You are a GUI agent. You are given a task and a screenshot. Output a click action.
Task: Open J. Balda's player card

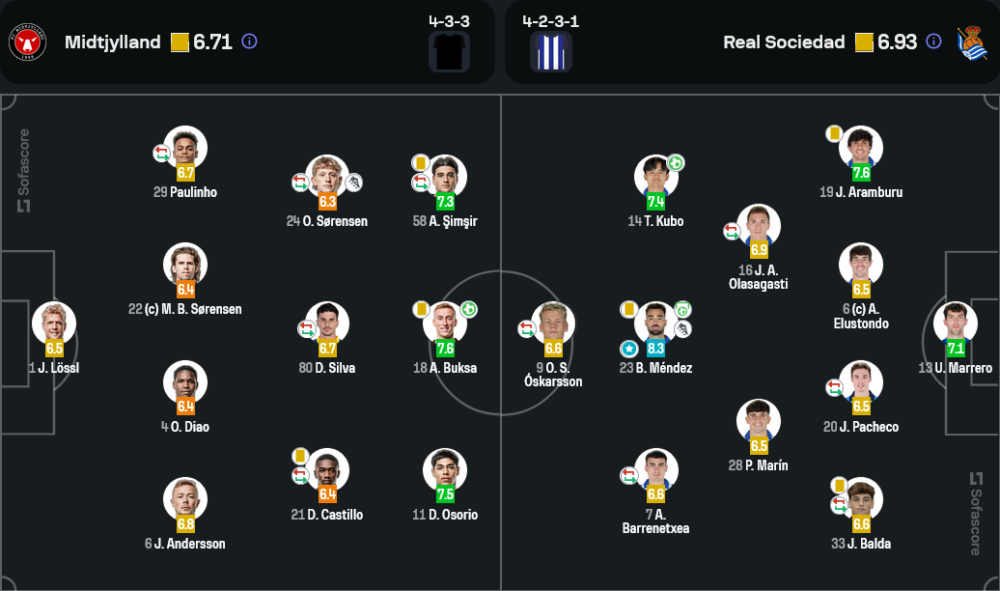860,499
